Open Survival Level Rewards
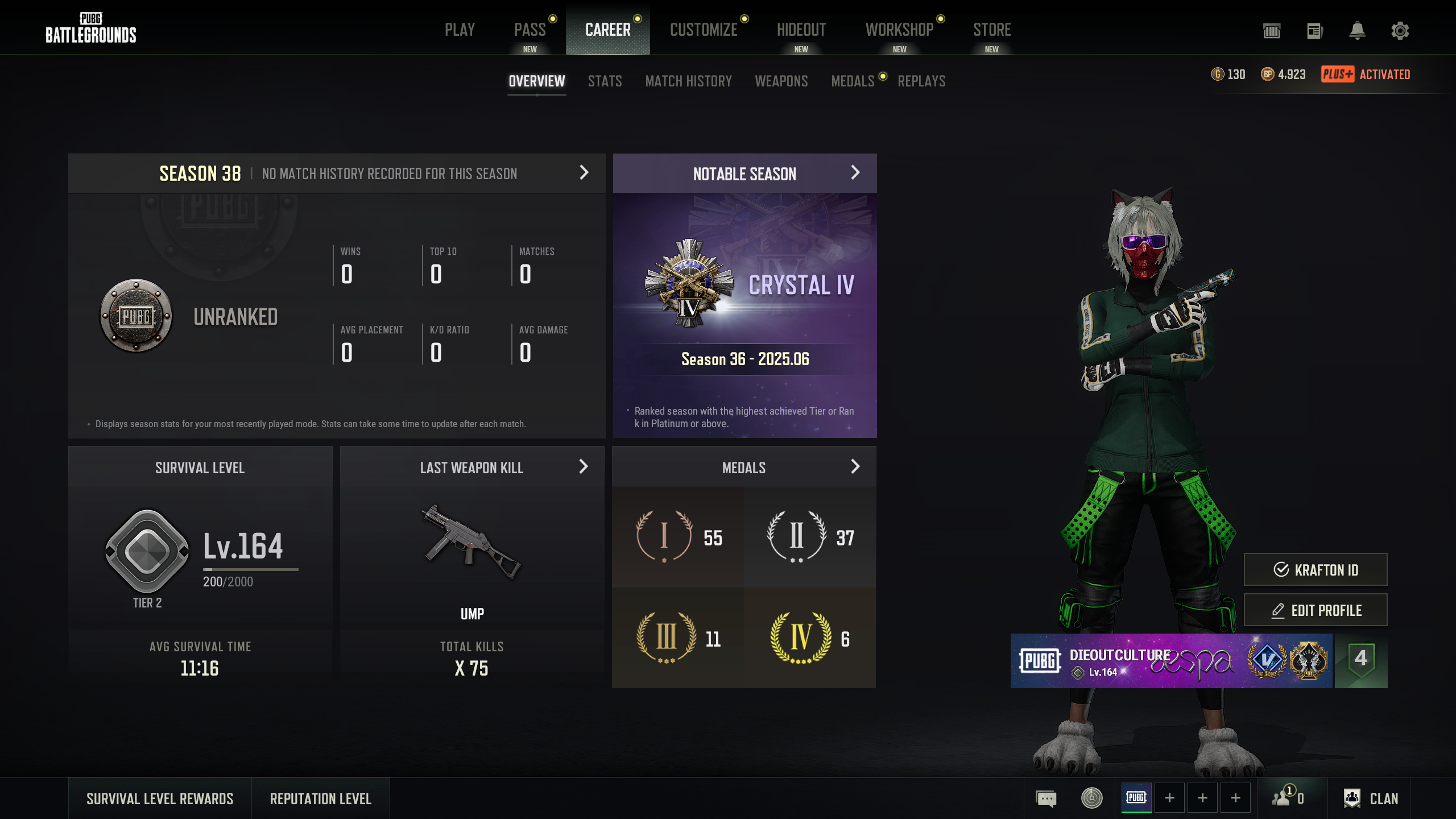Viewport: 1456px width, 819px height. [x=160, y=799]
